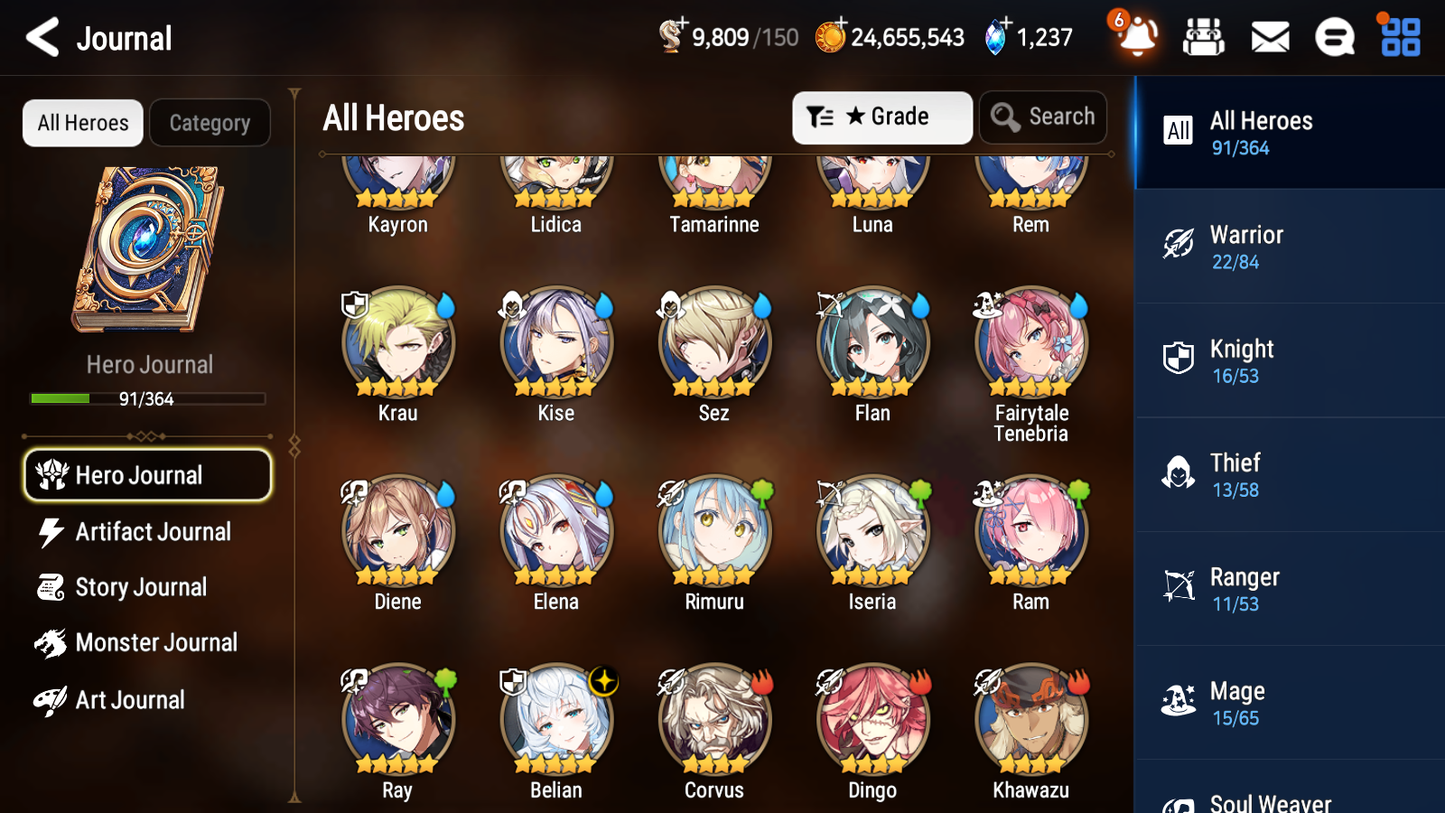Screen dimensions: 1445x813
Task: Select the Hero Journal menu entry
Action: point(147,475)
